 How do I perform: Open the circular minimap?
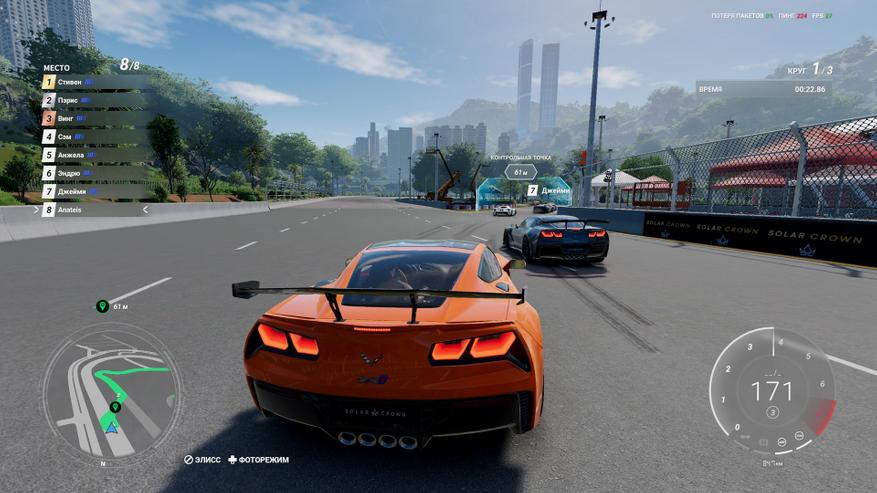[112, 386]
